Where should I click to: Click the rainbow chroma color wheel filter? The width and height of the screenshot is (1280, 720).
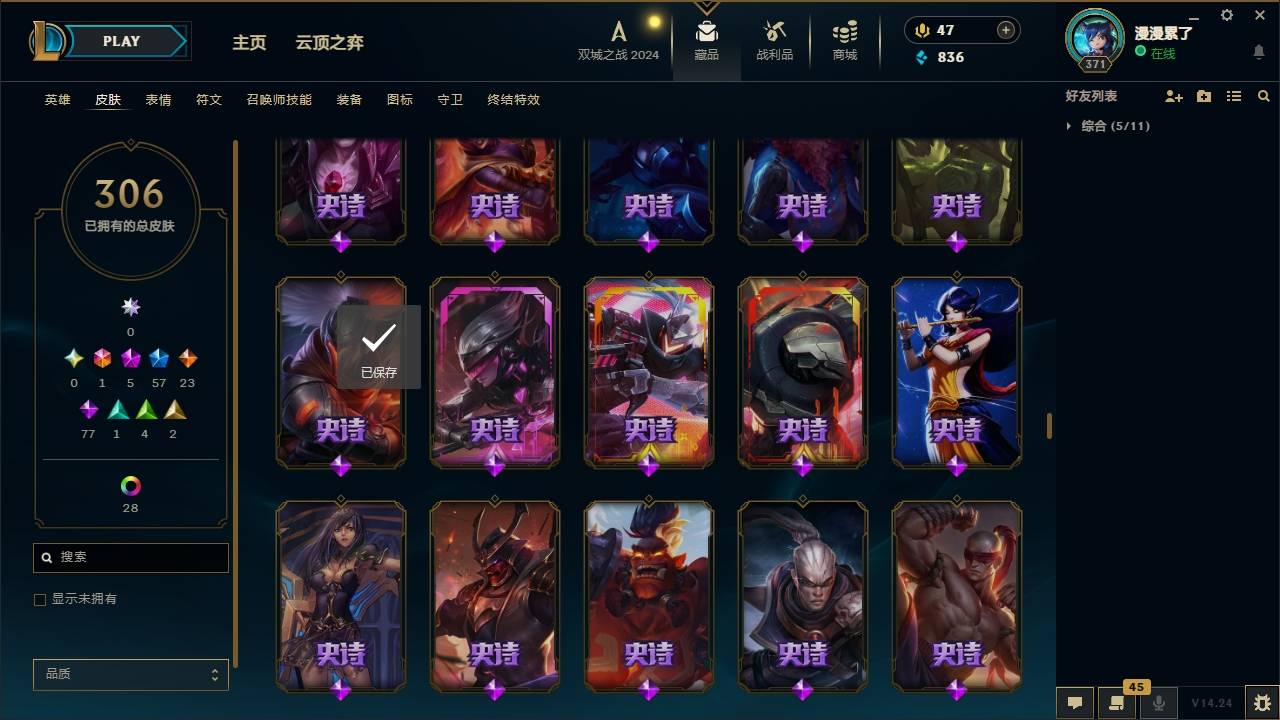coord(129,487)
